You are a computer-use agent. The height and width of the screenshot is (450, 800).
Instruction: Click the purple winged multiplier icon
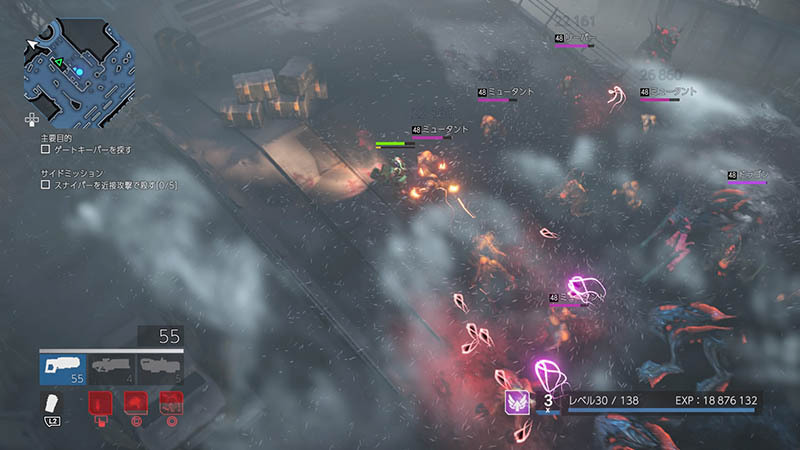click(519, 401)
